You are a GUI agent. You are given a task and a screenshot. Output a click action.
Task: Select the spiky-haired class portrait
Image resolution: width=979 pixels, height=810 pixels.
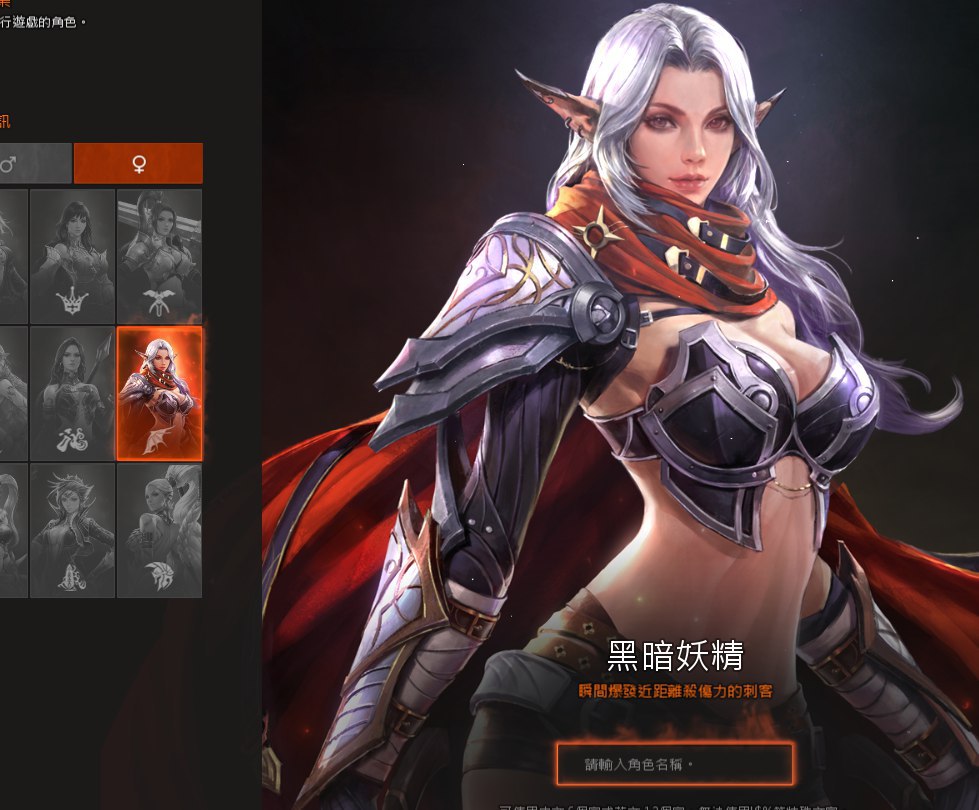(72, 530)
